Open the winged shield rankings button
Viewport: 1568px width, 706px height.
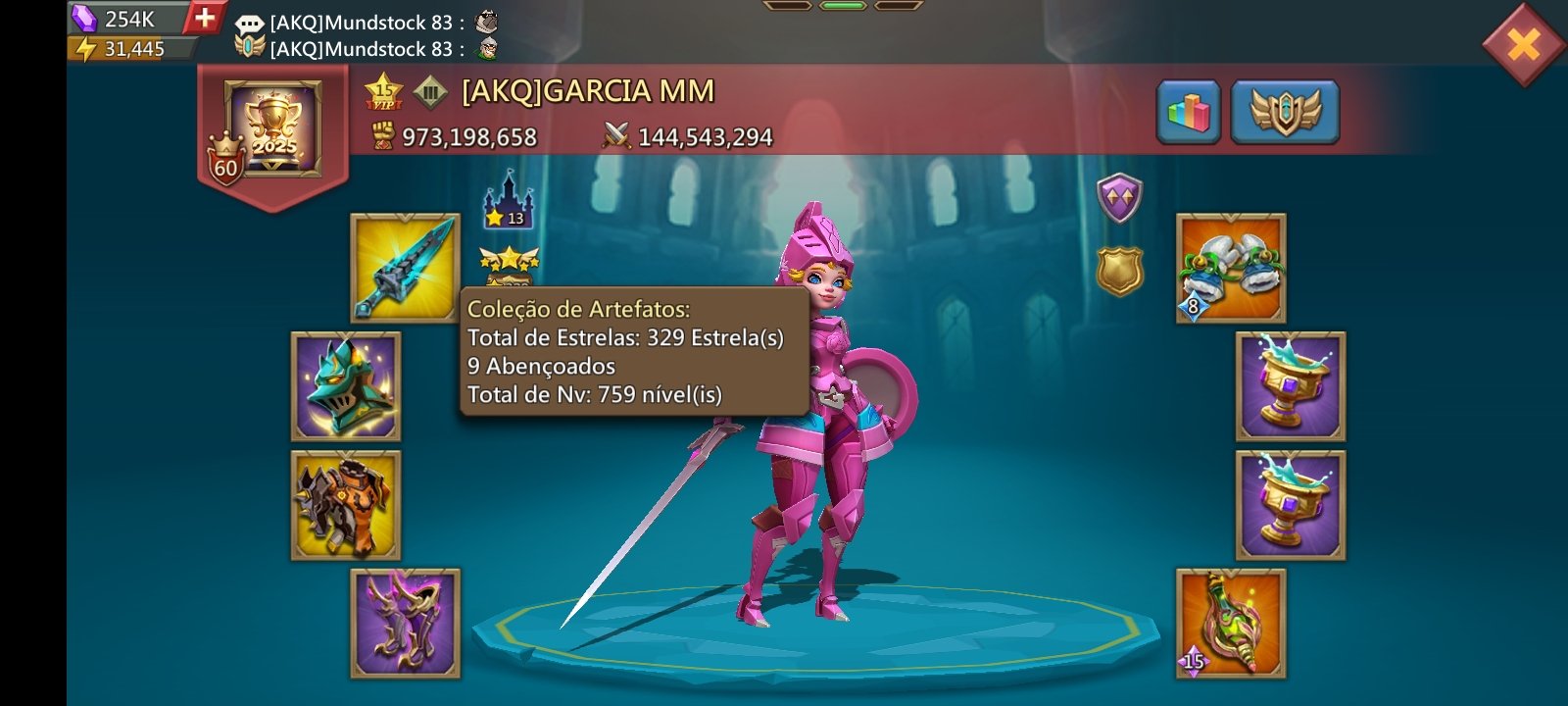point(1285,113)
